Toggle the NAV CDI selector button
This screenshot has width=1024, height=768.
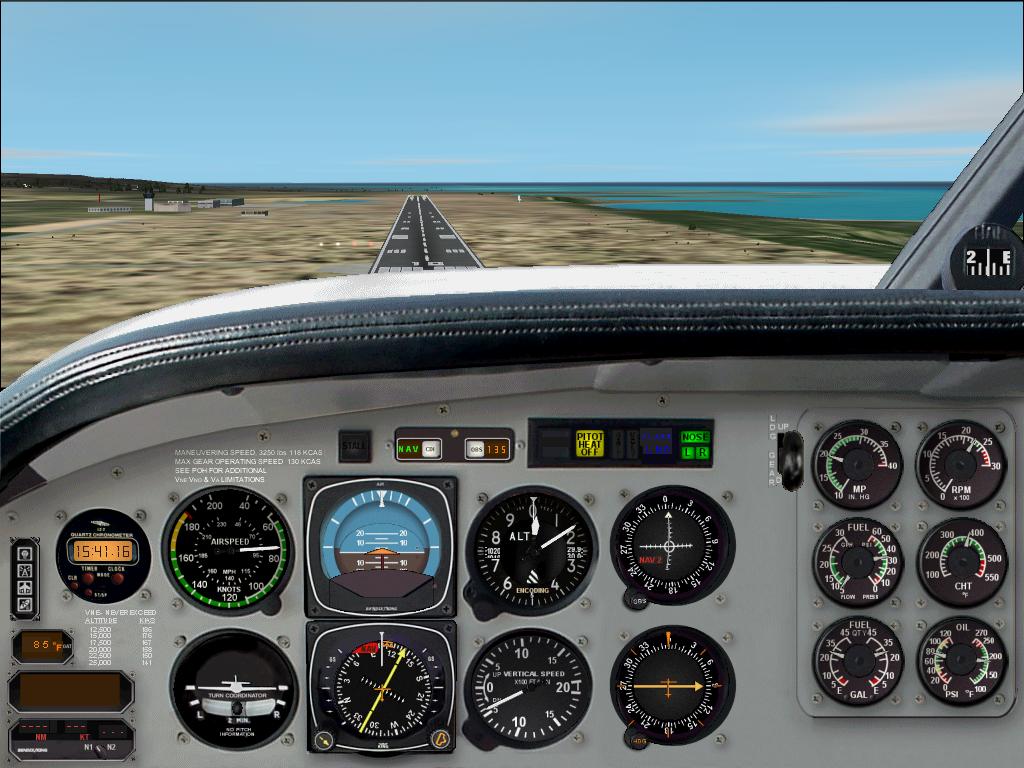(x=431, y=449)
